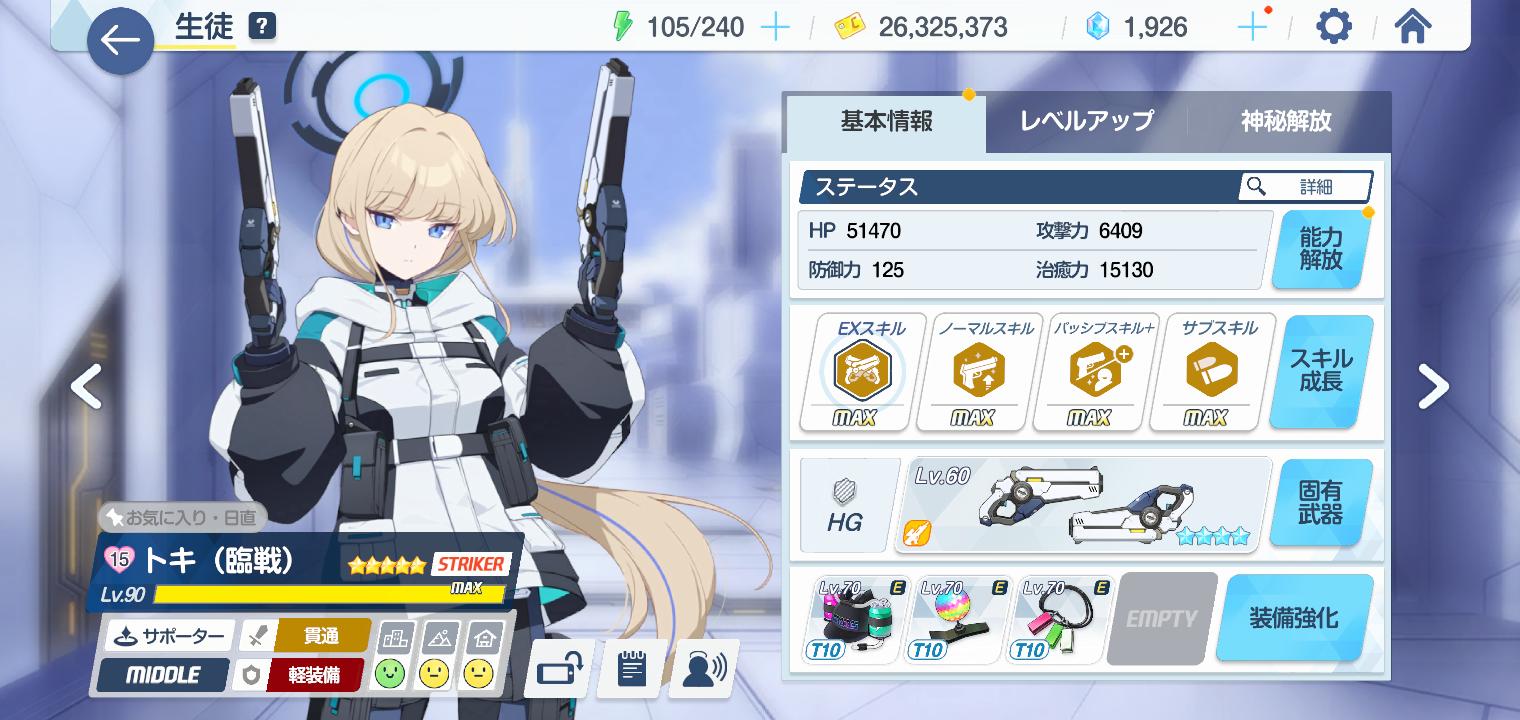Select the サブスキル icon
The height and width of the screenshot is (720, 1520).
pyautogui.click(x=1204, y=372)
